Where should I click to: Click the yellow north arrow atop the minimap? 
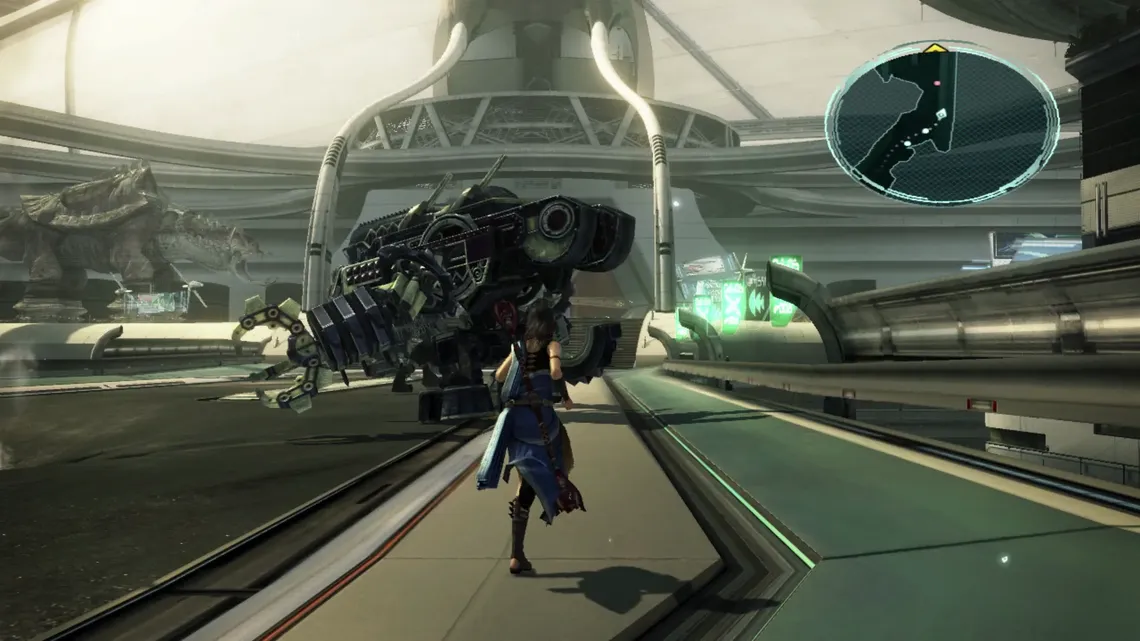tap(934, 47)
